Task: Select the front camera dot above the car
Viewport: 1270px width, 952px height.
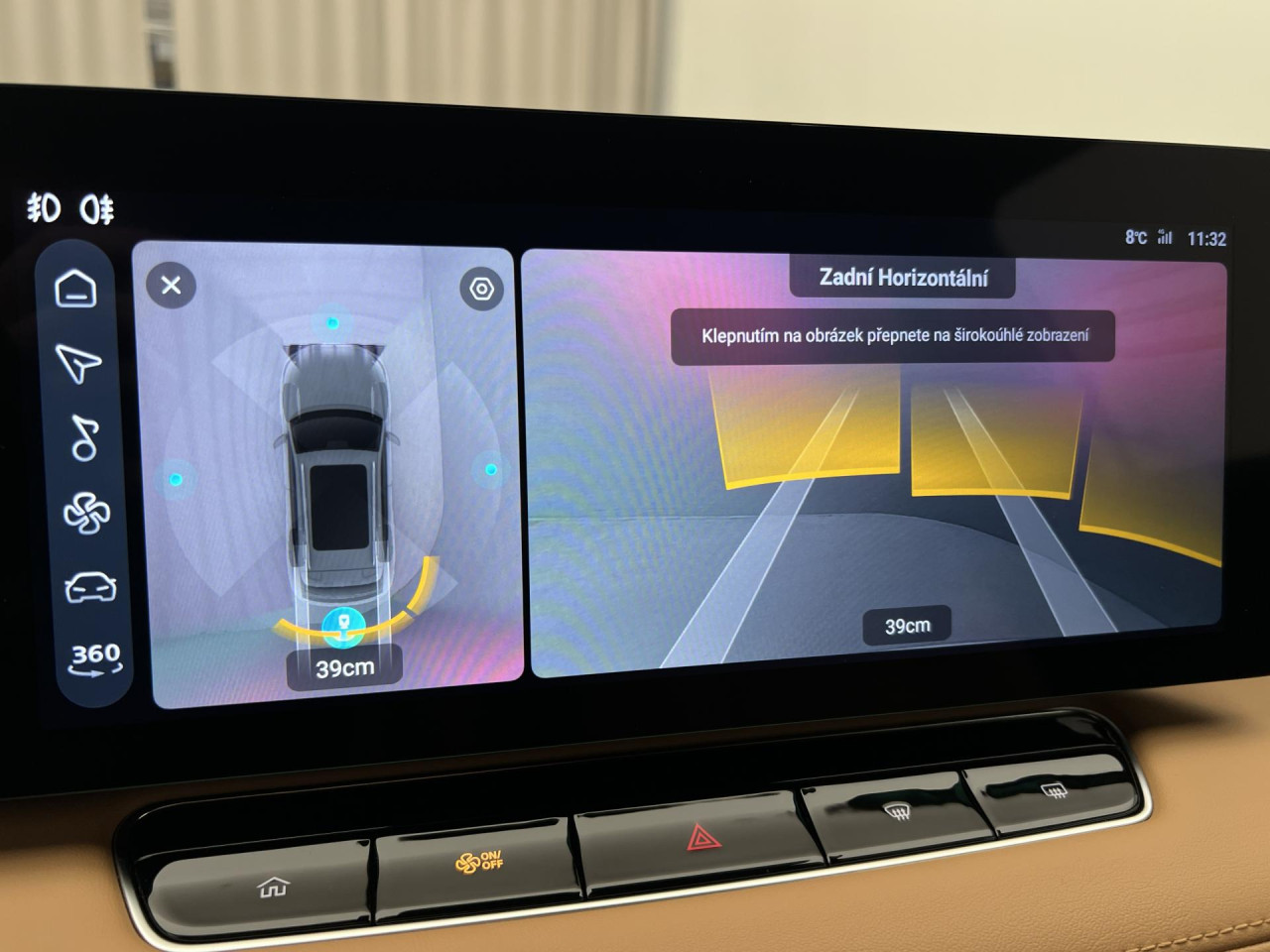Action: coord(332,322)
